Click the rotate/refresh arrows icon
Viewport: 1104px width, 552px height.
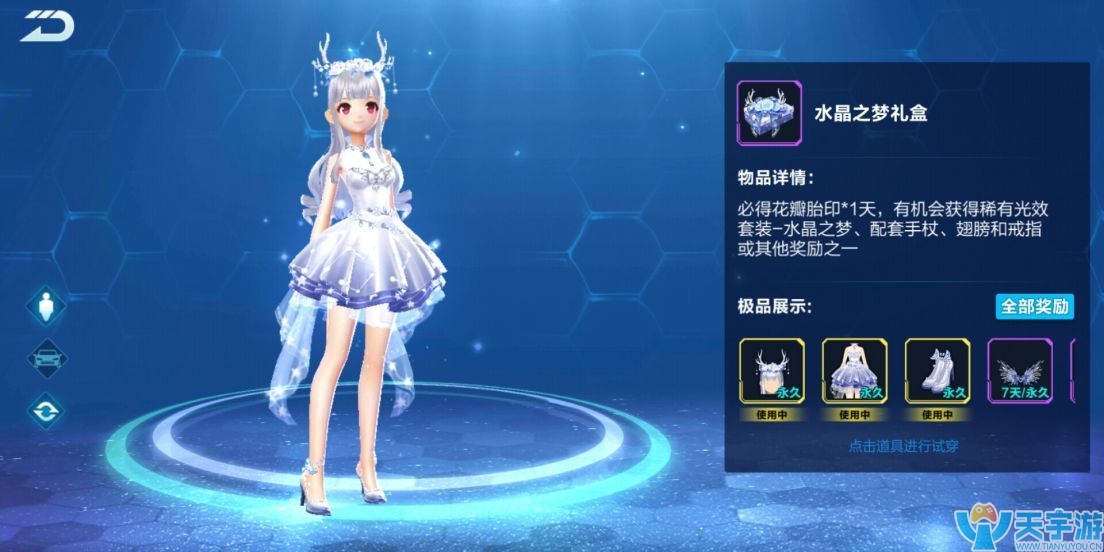[45, 410]
